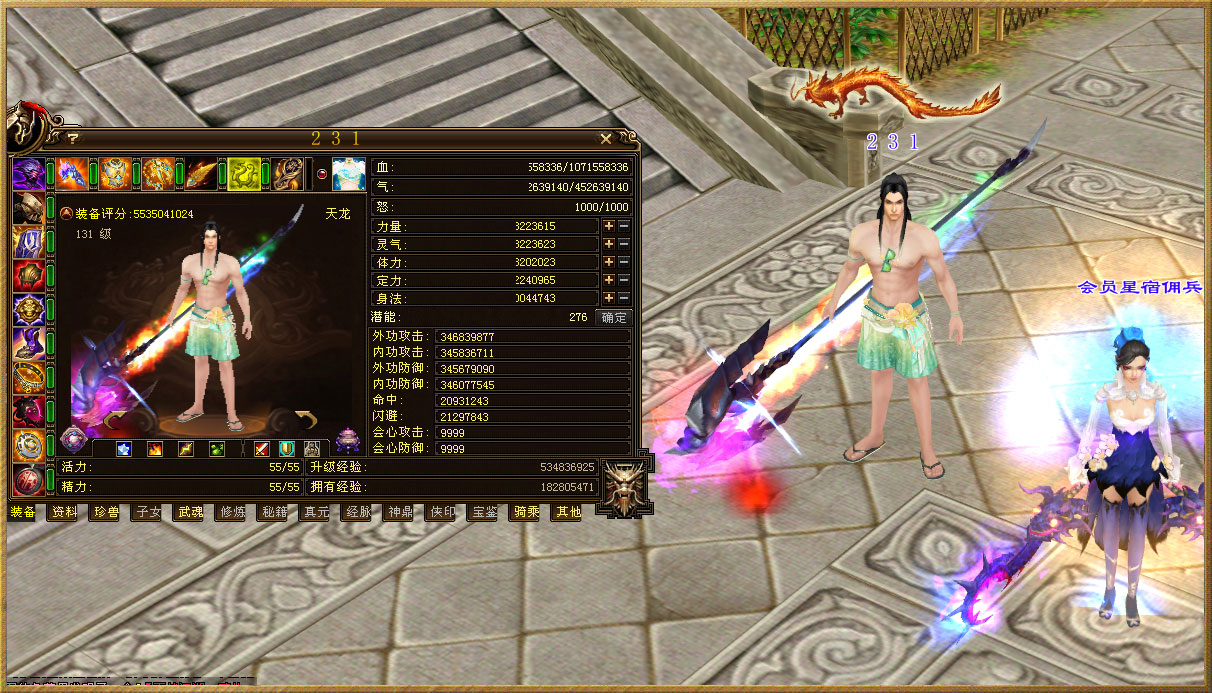Remove a point from 灵气
The width and height of the screenshot is (1212, 693).
623,245
